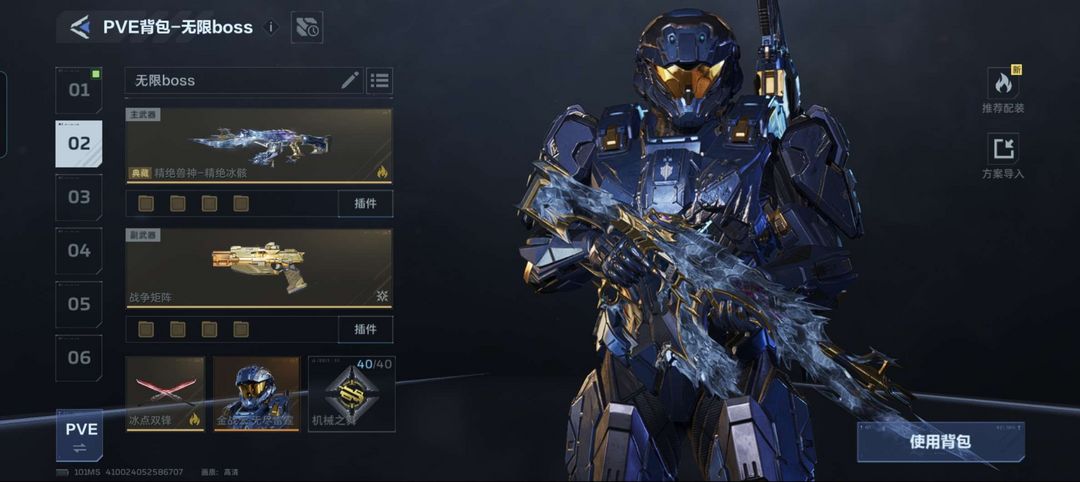Image resolution: width=1080 pixels, height=482 pixels.
Task: Choose loadout slot 05
Action: (x=79, y=304)
